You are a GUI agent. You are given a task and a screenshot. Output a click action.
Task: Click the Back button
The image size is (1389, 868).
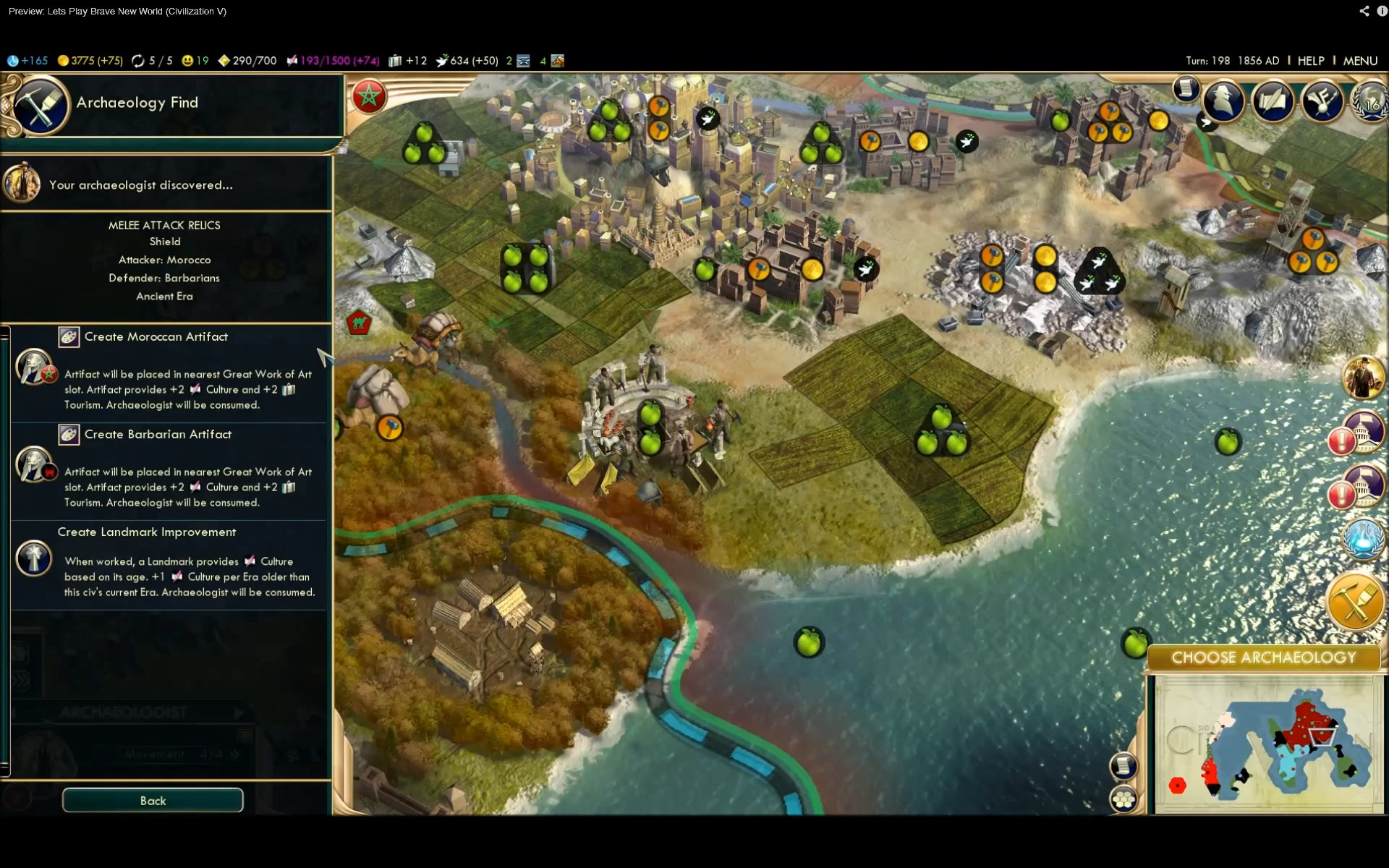click(x=153, y=801)
